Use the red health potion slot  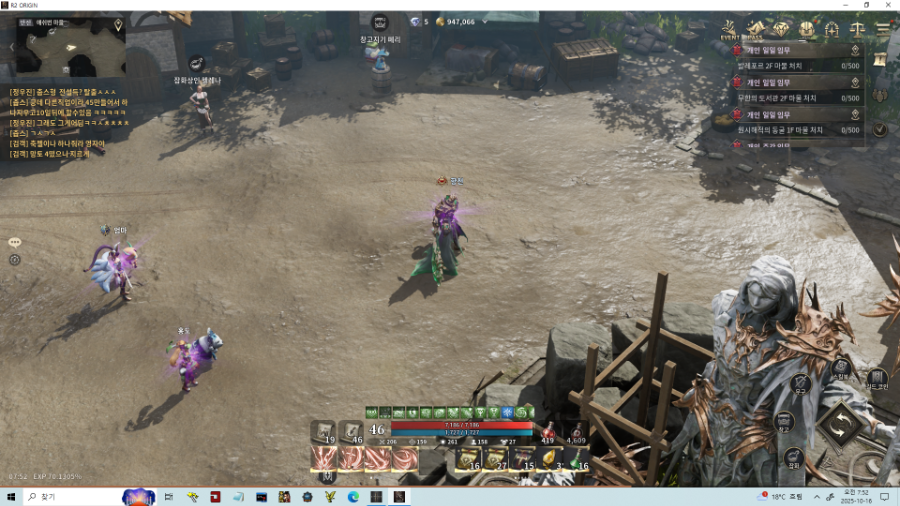548,430
